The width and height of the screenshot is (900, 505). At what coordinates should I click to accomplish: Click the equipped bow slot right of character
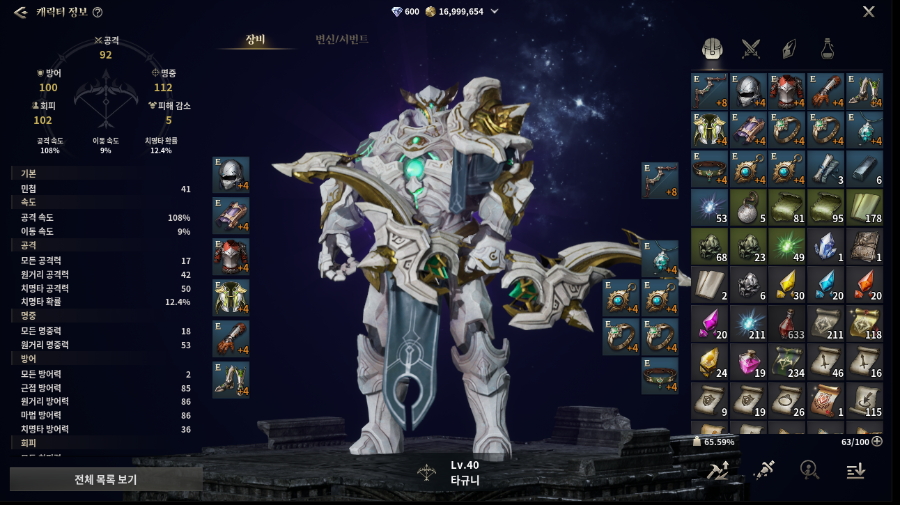[660, 180]
